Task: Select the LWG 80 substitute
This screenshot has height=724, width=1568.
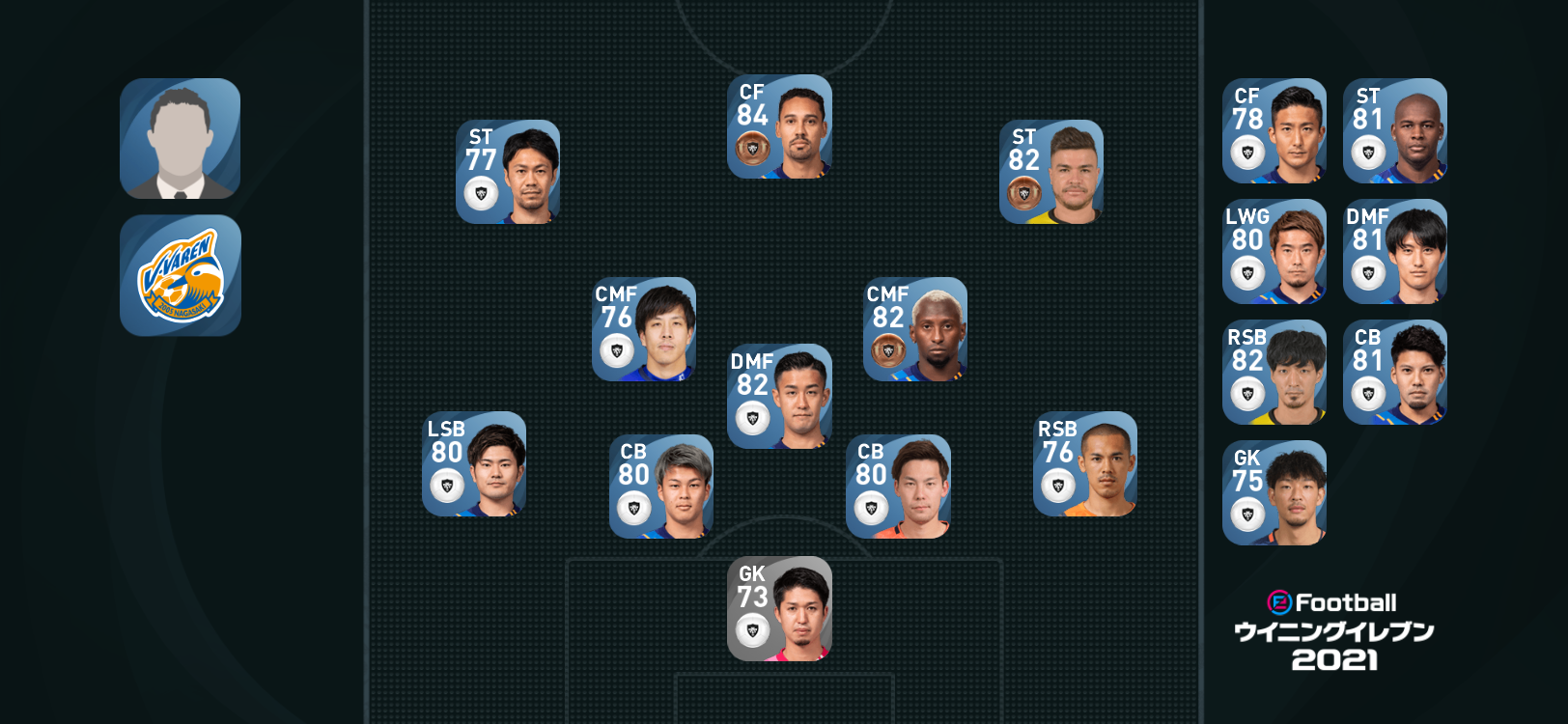Action: (x=1274, y=252)
